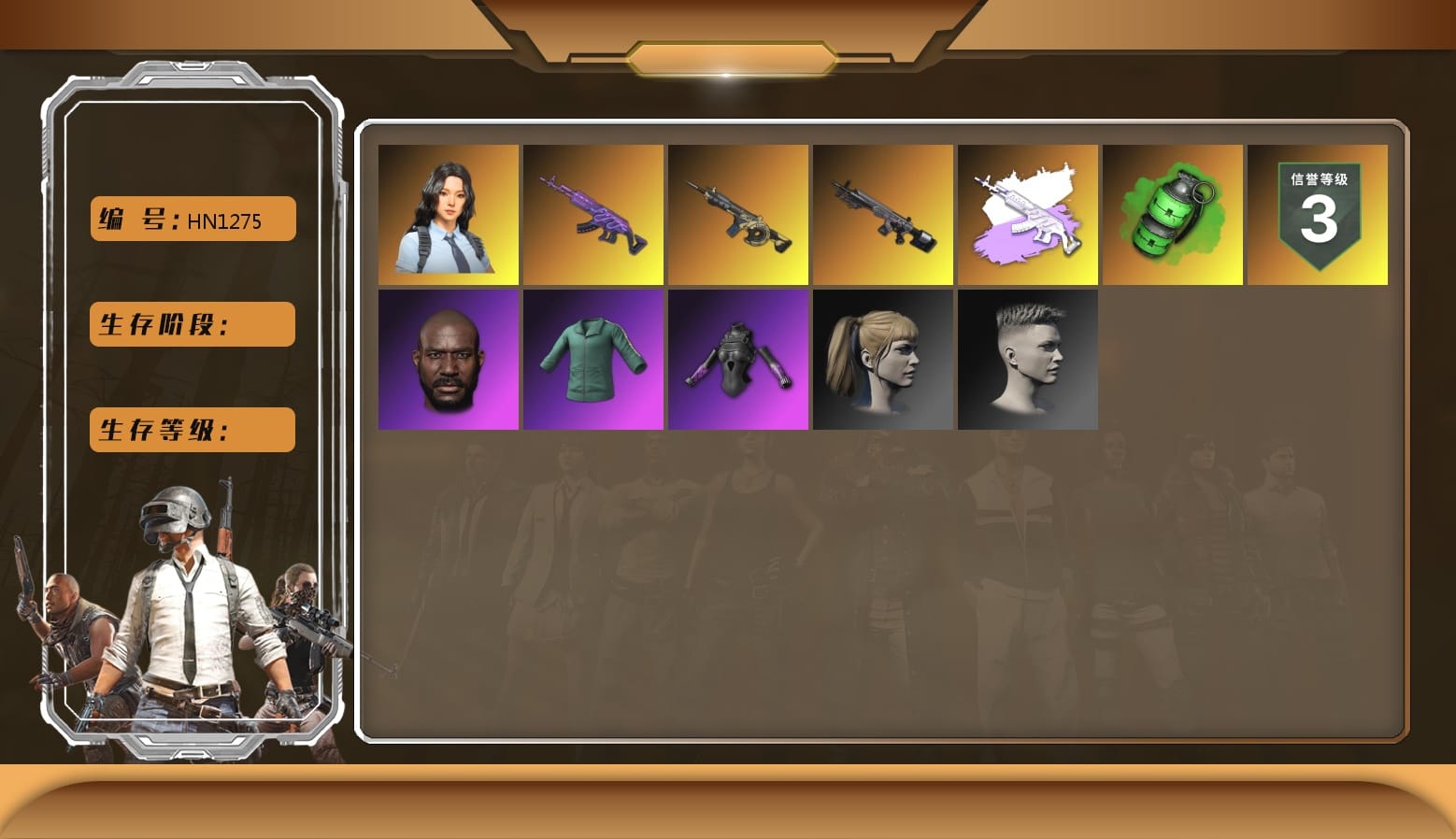Select the short faded hairstyle thumbnail
The height and width of the screenshot is (839, 1456).
click(x=1028, y=358)
